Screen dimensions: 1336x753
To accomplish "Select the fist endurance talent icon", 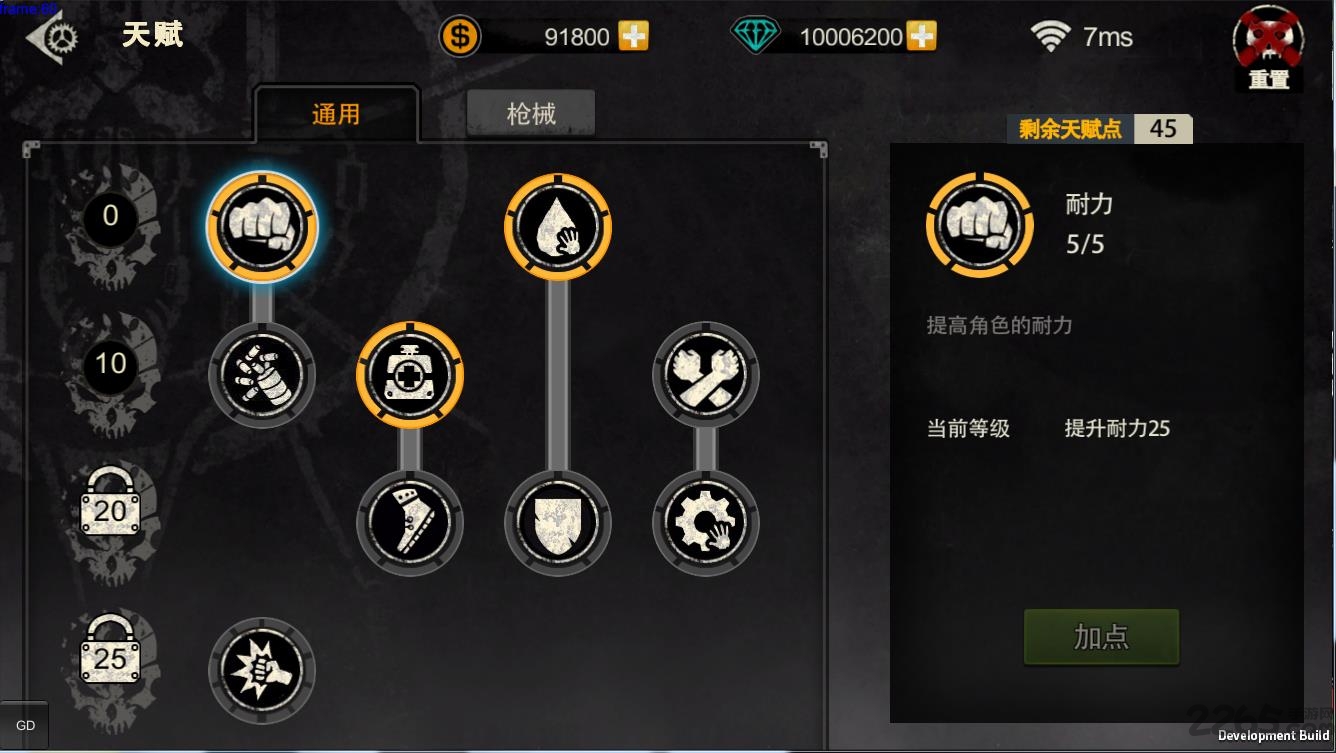I will pyautogui.click(x=261, y=227).
